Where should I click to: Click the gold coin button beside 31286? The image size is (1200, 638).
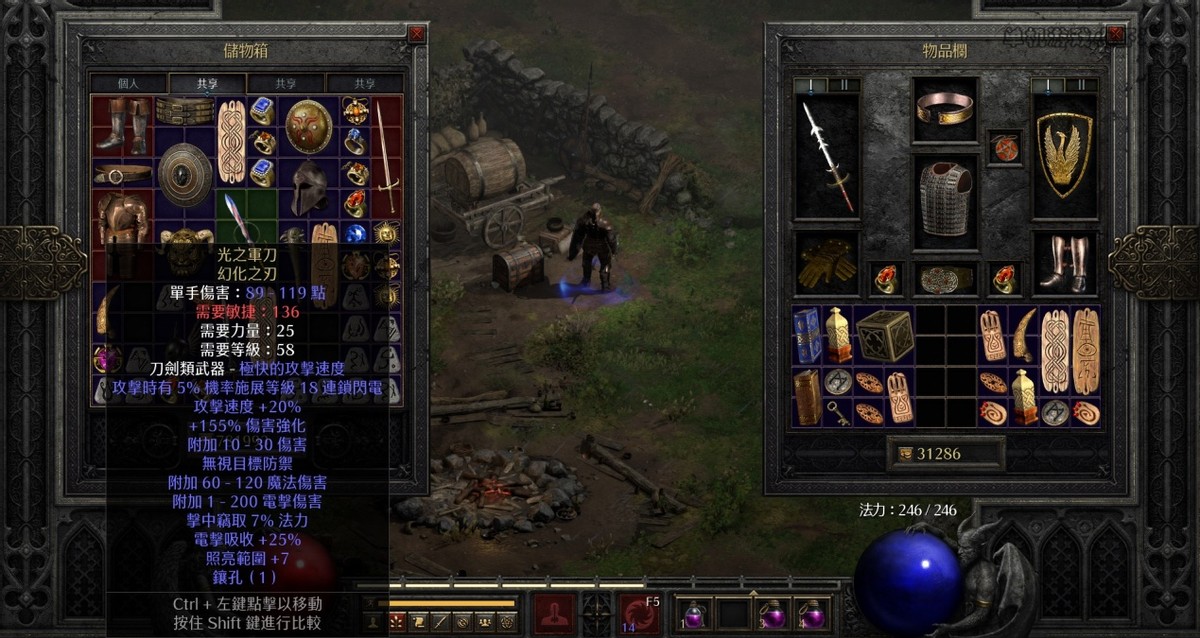[x=907, y=454]
